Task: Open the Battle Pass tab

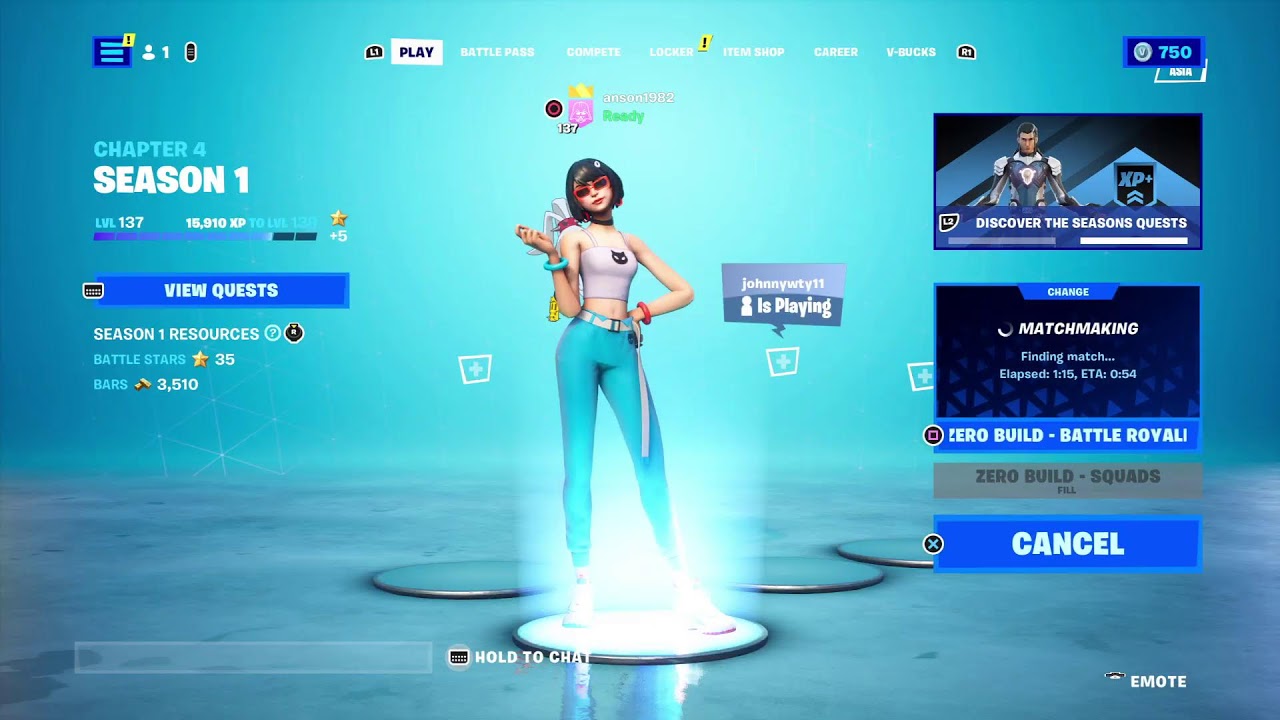Action: 497,52
